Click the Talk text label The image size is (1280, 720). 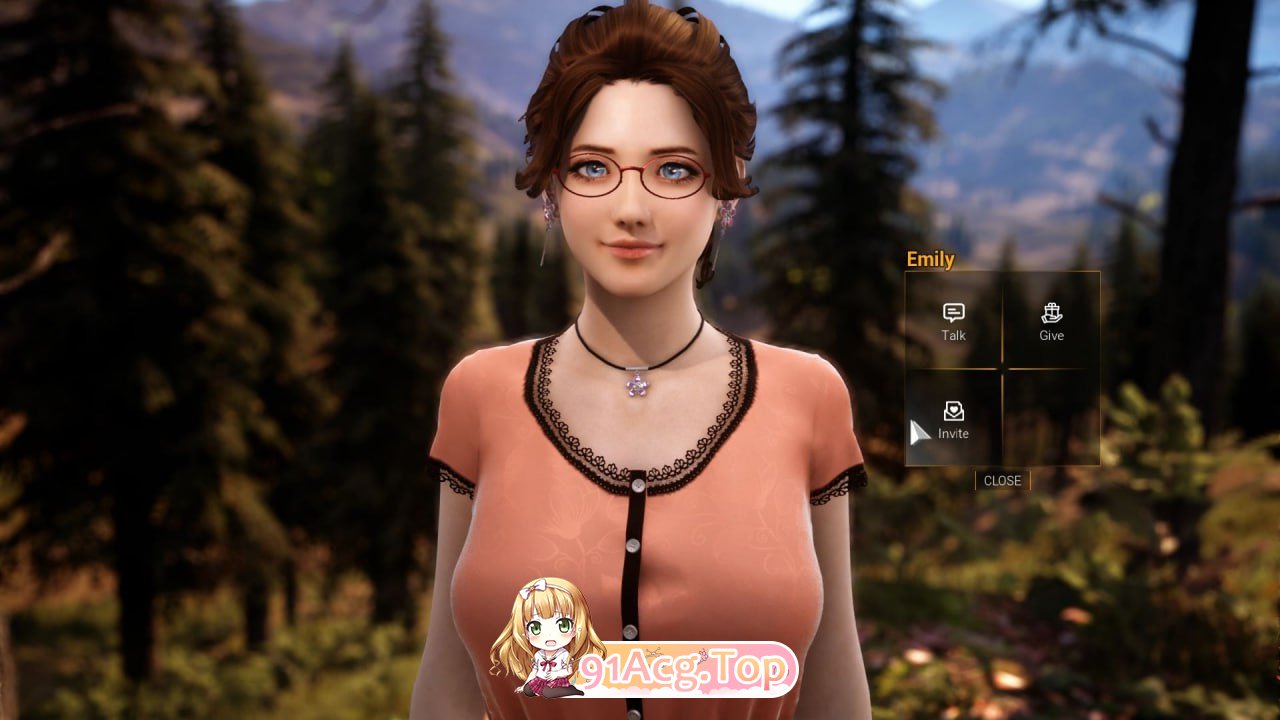[952, 335]
